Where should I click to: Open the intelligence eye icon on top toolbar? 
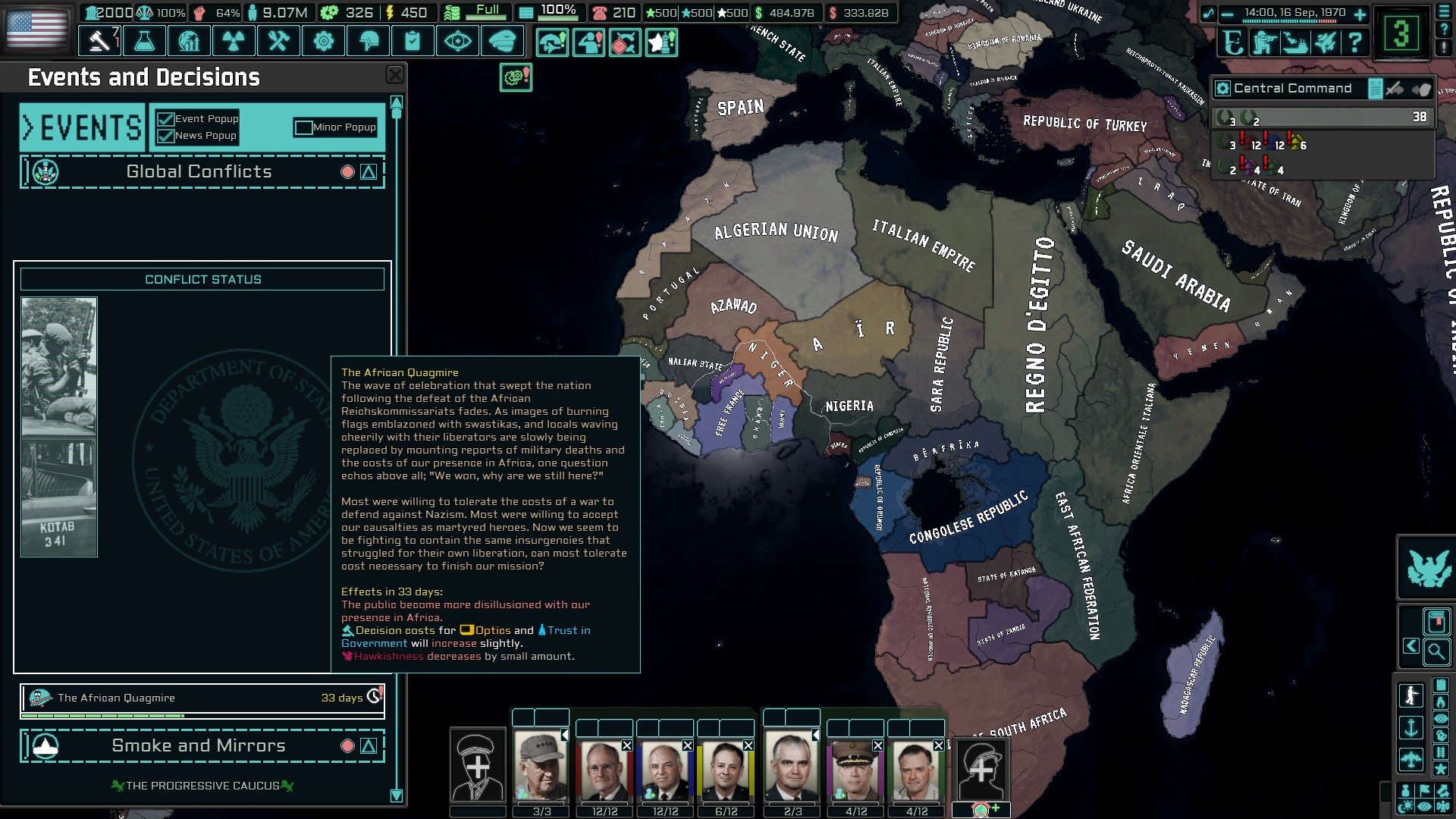click(x=456, y=41)
